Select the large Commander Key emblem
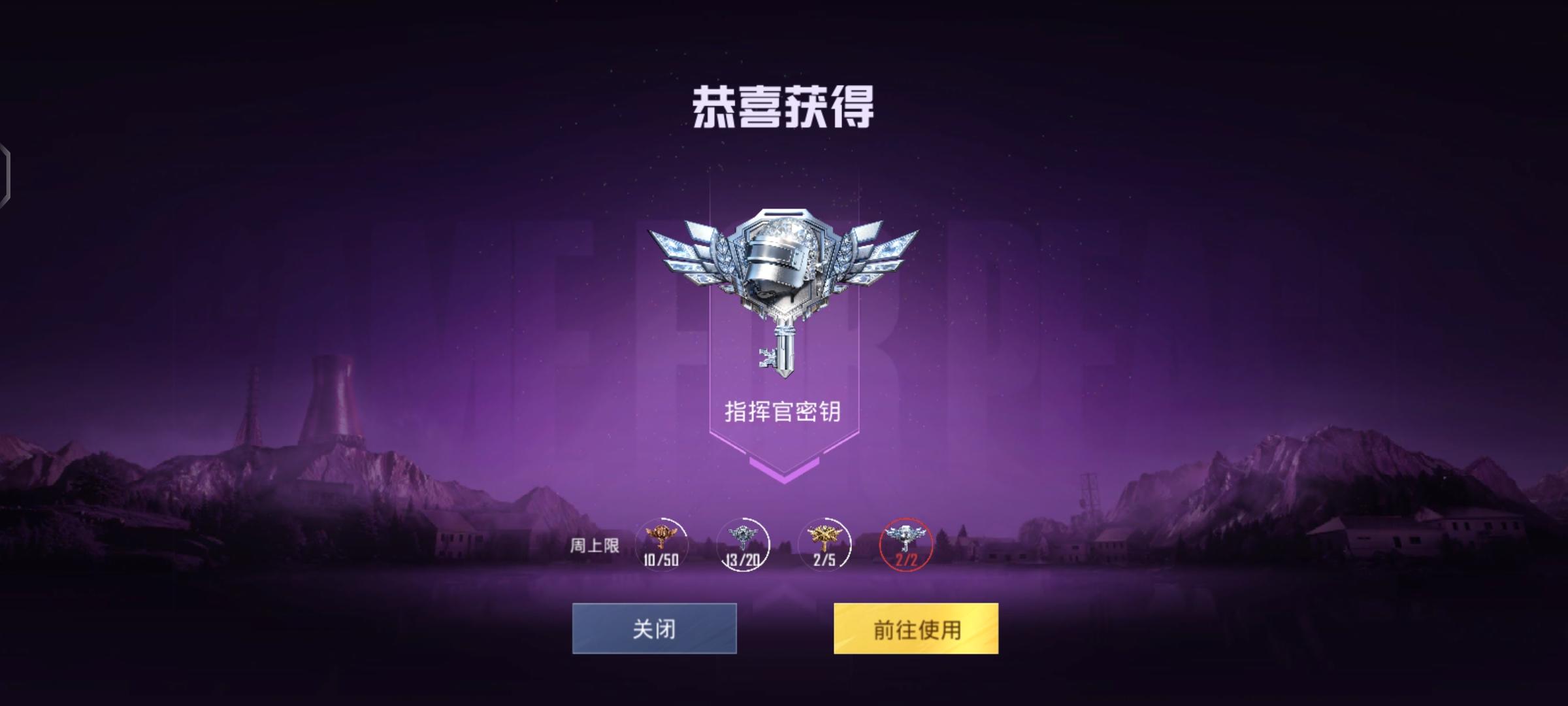Image resolution: width=1568 pixels, height=706 pixels. click(x=781, y=294)
